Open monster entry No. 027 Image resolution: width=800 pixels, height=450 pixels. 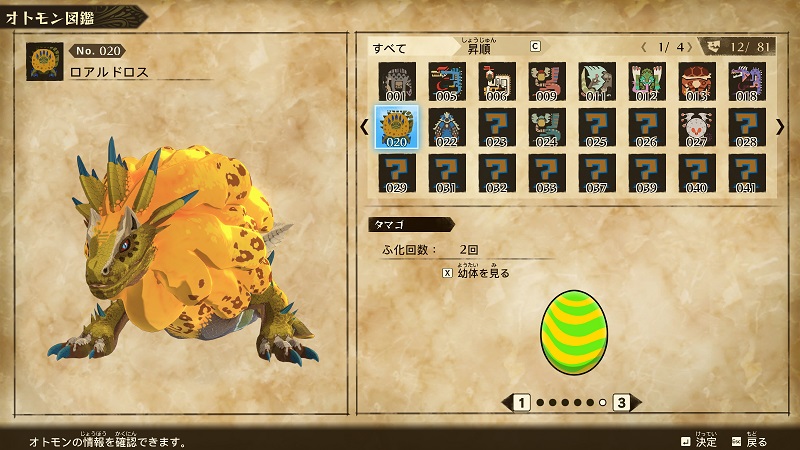click(x=697, y=127)
